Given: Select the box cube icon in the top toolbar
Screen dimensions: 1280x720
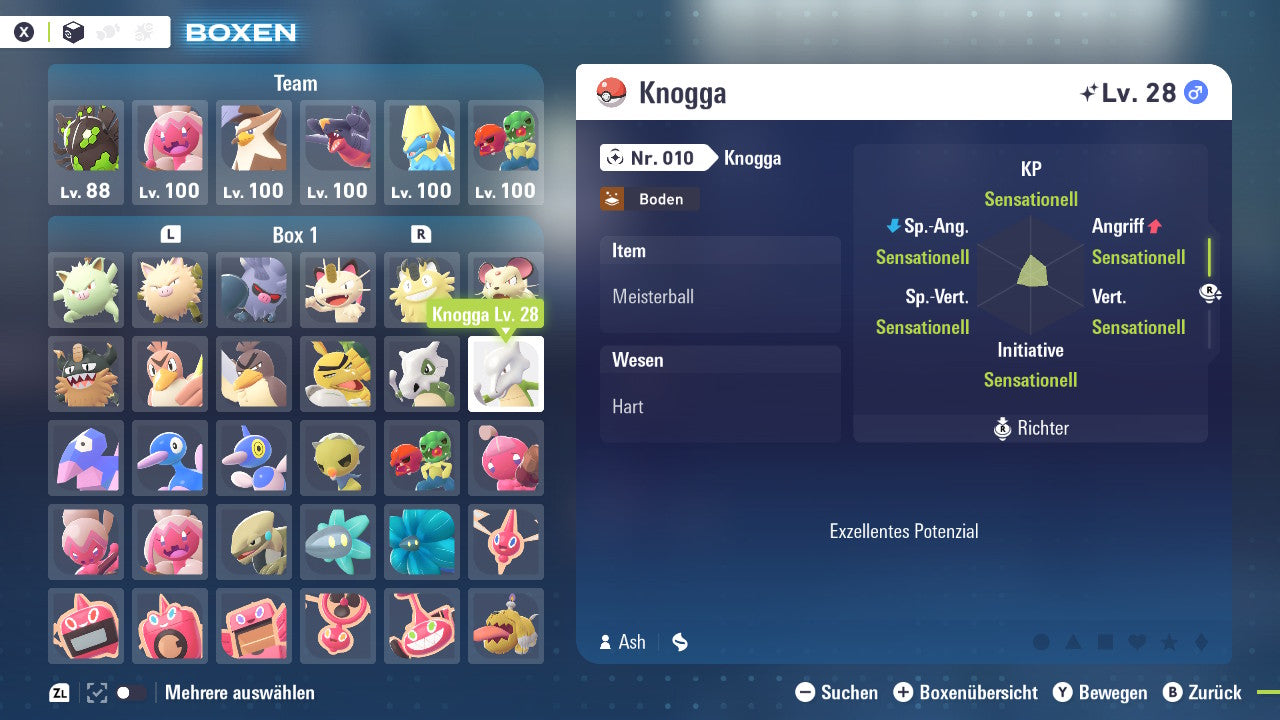Looking at the screenshot, I should point(73,31).
